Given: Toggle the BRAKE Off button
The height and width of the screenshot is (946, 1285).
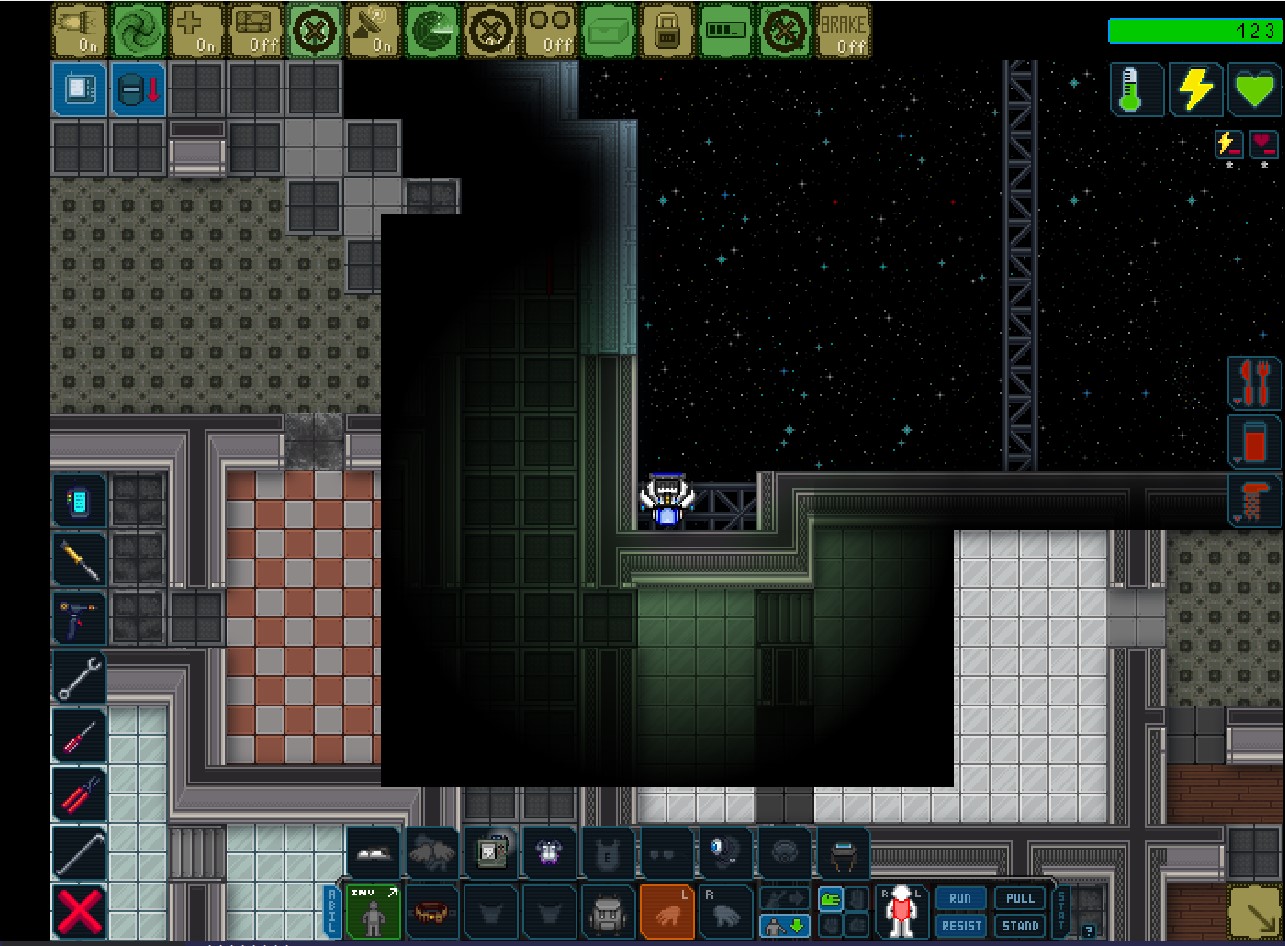Looking at the screenshot, I should click(x=843, y=31).
